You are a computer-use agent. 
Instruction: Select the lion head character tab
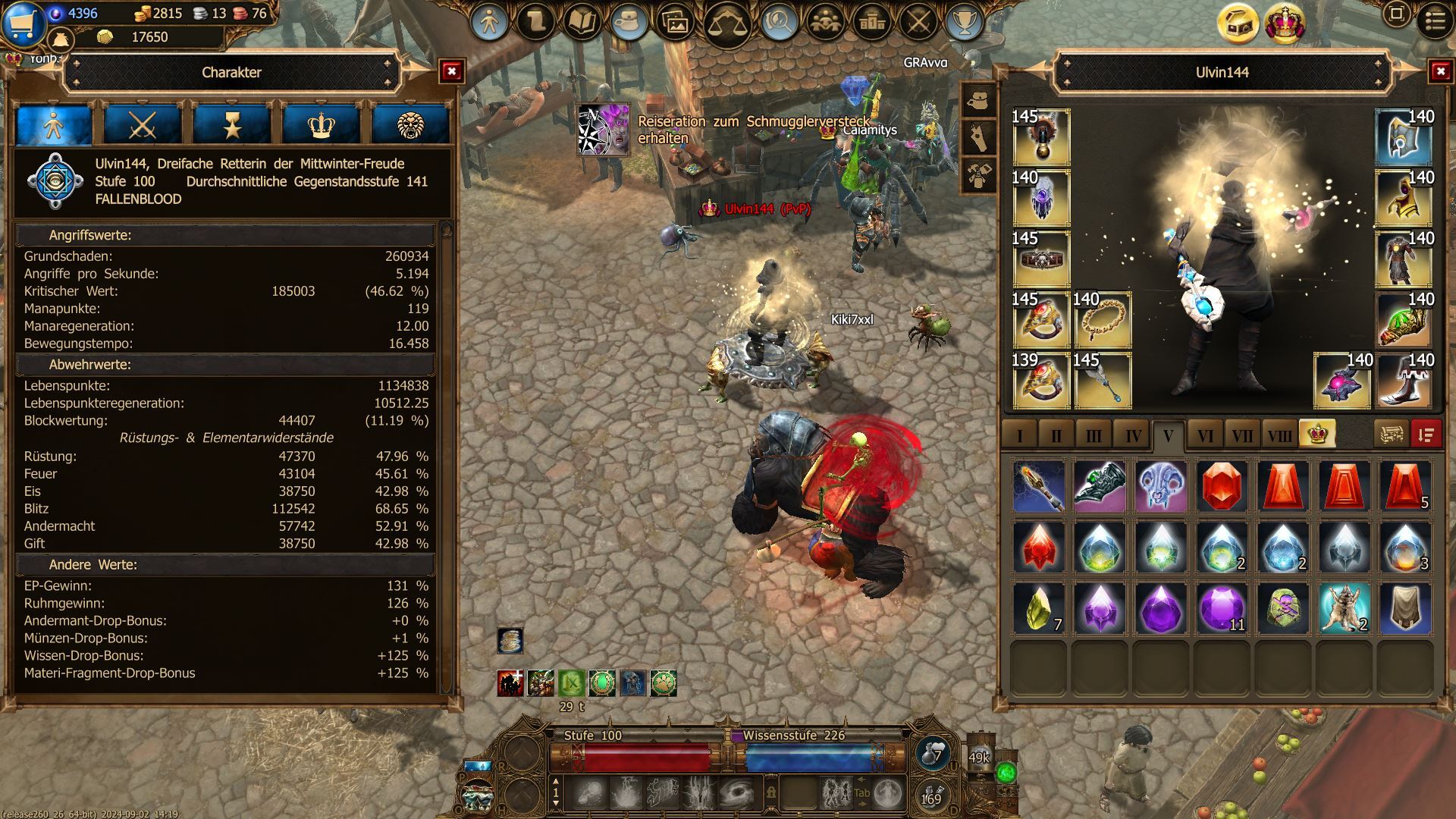410,125
